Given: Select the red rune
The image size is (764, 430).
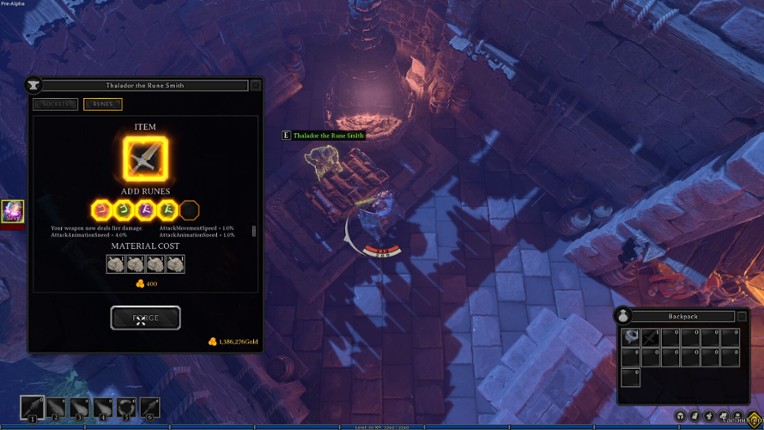Looking at the screenshot, I should (x=101, y=210).
